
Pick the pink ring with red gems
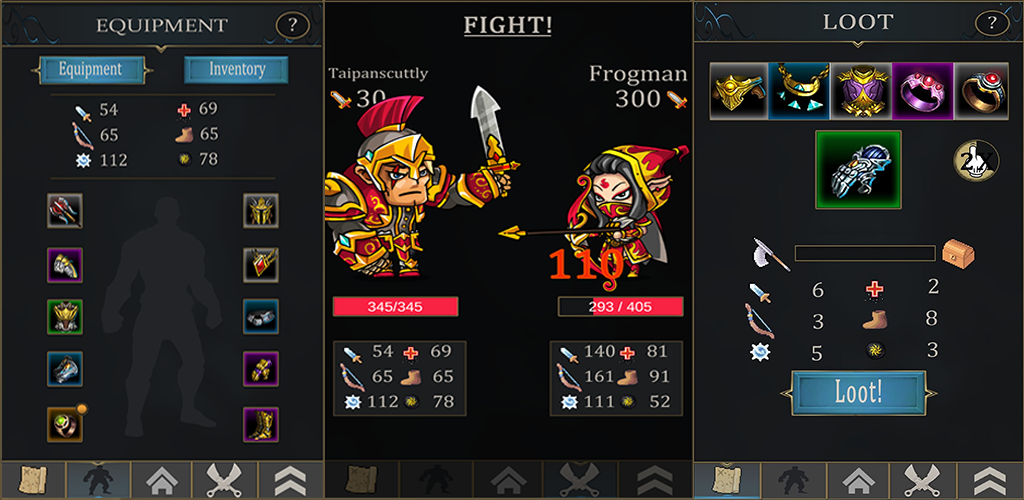tap(921, 89)
